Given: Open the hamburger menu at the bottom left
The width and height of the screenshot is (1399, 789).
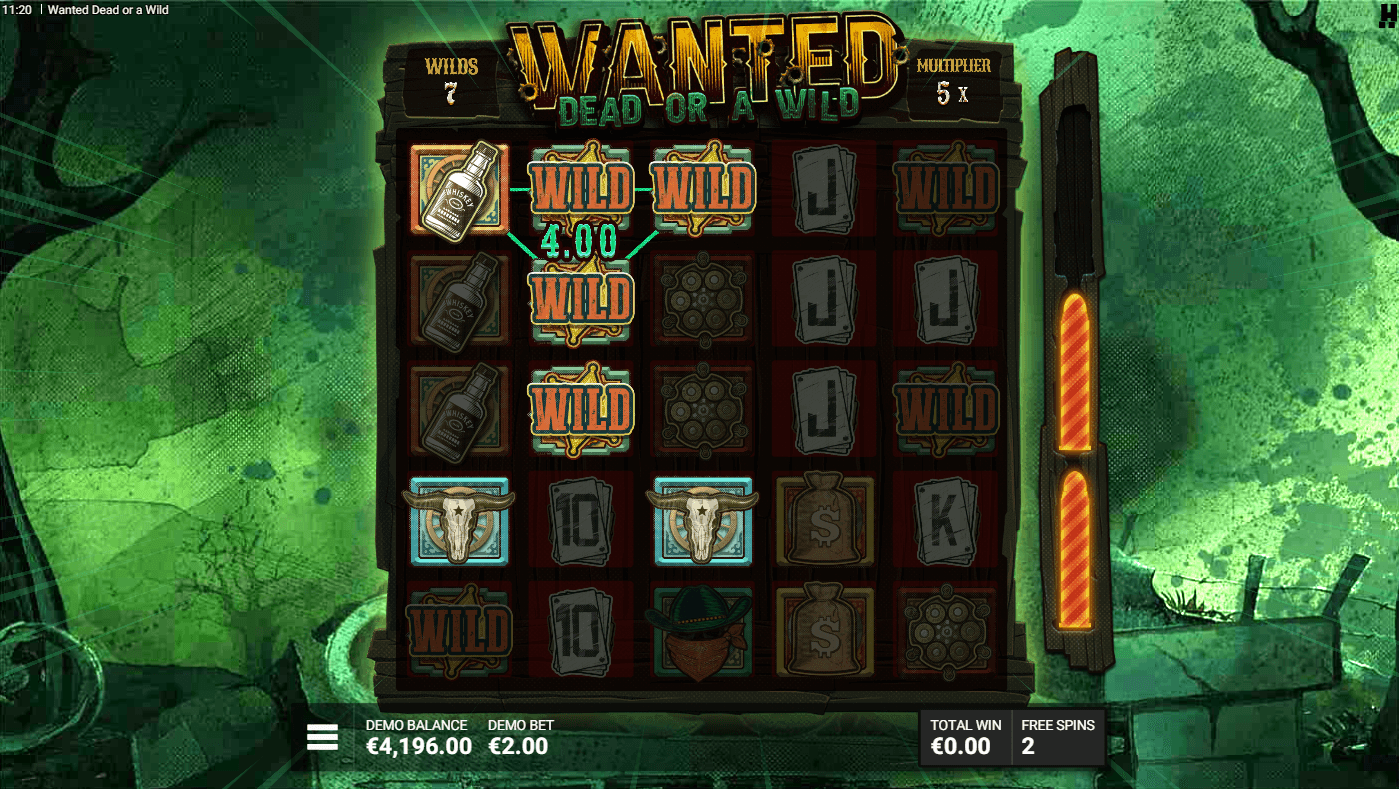Looking at the screenshot, I should (322, 736).
